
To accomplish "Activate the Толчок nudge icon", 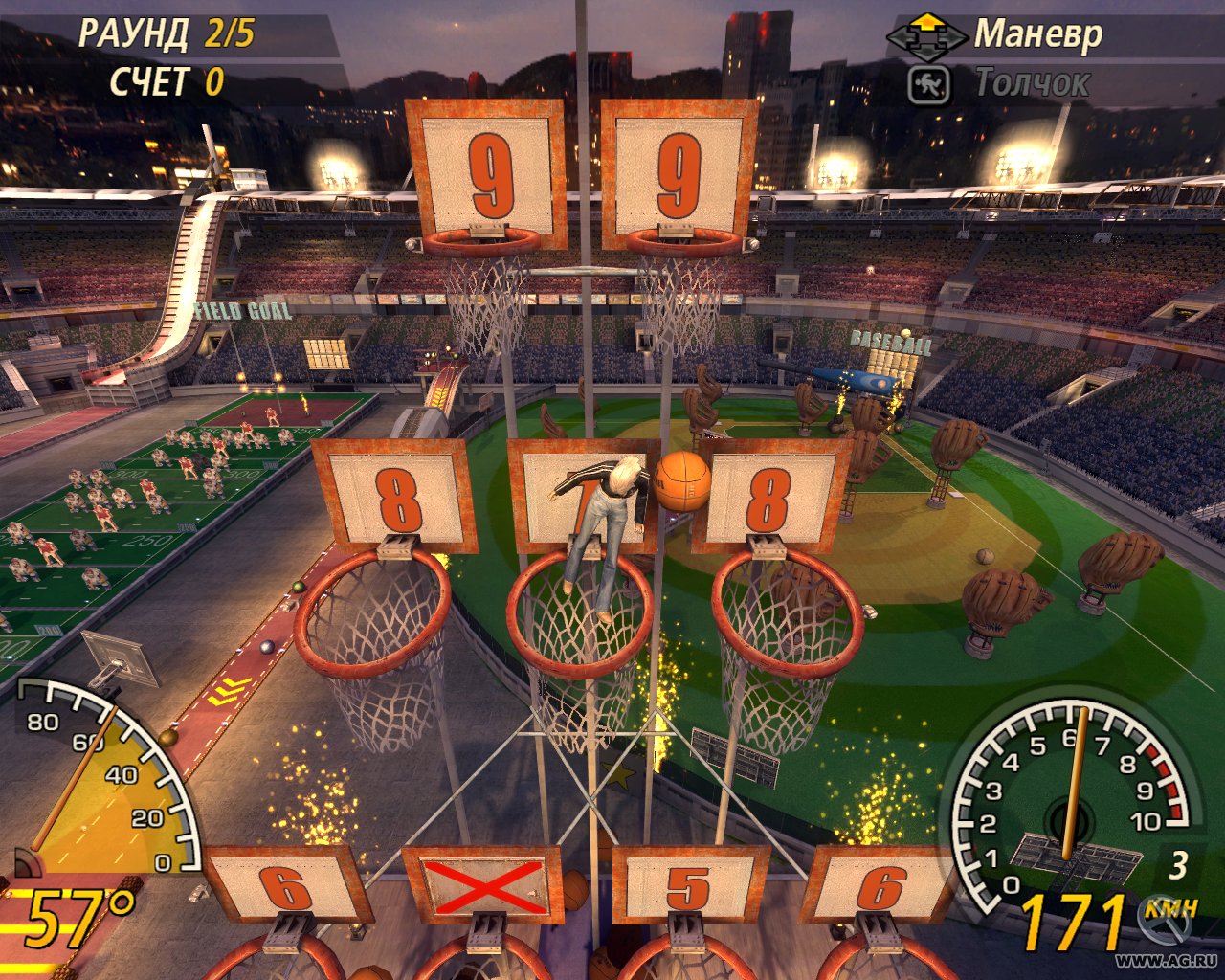I will (x=928, y=84).
